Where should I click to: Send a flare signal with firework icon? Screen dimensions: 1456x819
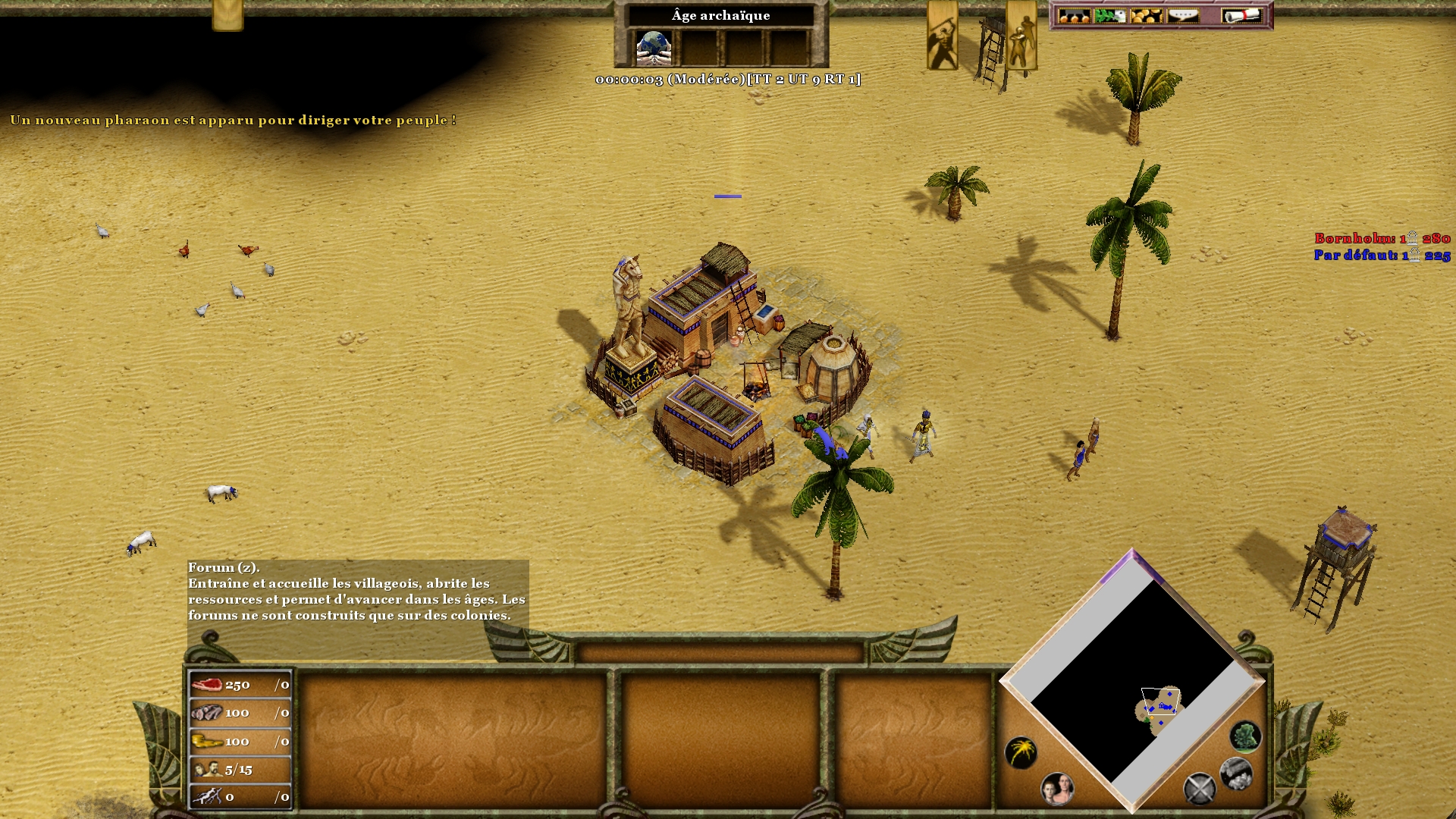coord(1021,752)
